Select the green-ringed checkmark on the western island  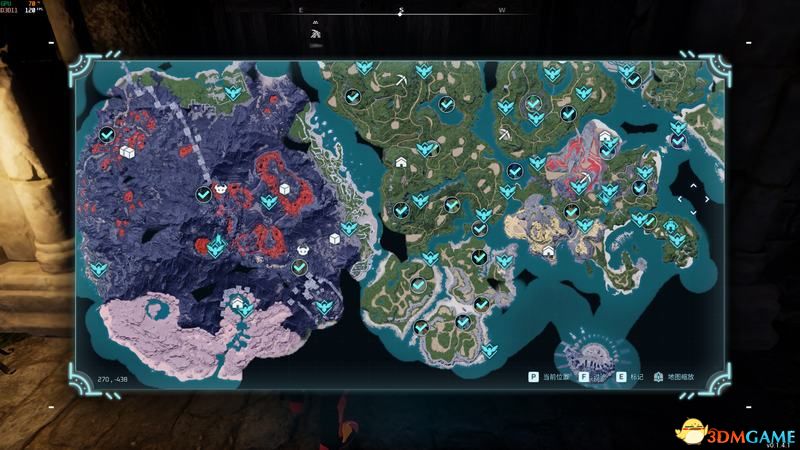point(298,267)
